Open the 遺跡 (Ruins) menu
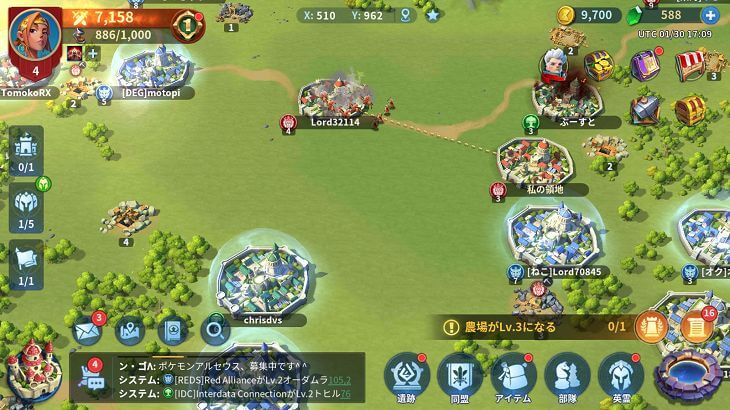Viewport: 730px width, 410px height. [x=407, y=376]
